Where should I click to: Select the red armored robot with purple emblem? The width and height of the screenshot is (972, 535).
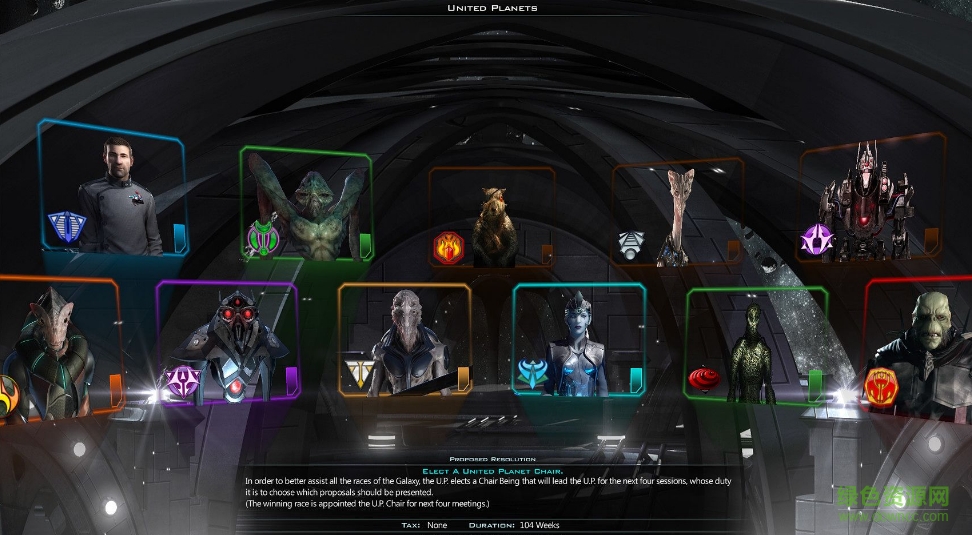[865, 204]
